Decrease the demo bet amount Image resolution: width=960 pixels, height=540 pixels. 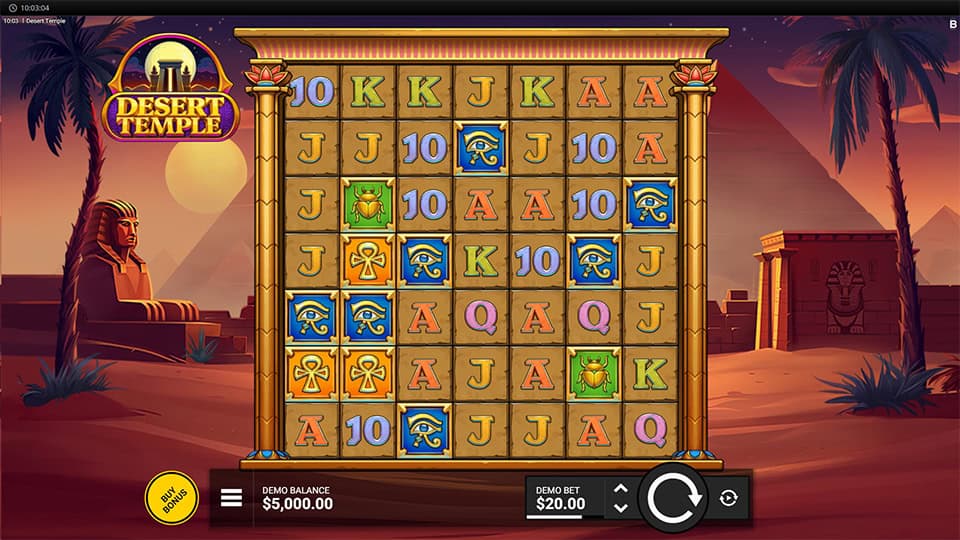click(620, 508)
